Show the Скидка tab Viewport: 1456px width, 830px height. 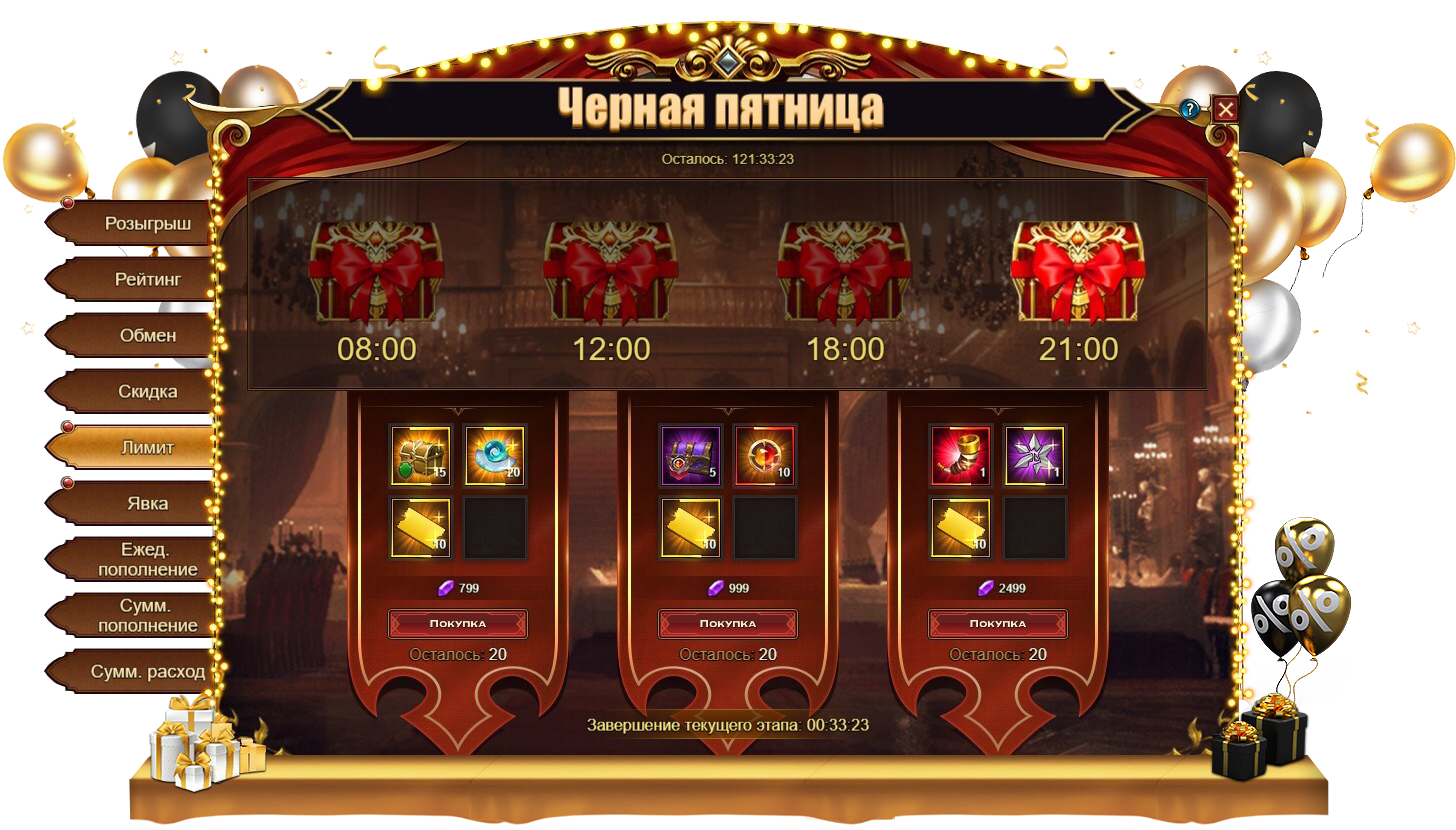point(147,391)
